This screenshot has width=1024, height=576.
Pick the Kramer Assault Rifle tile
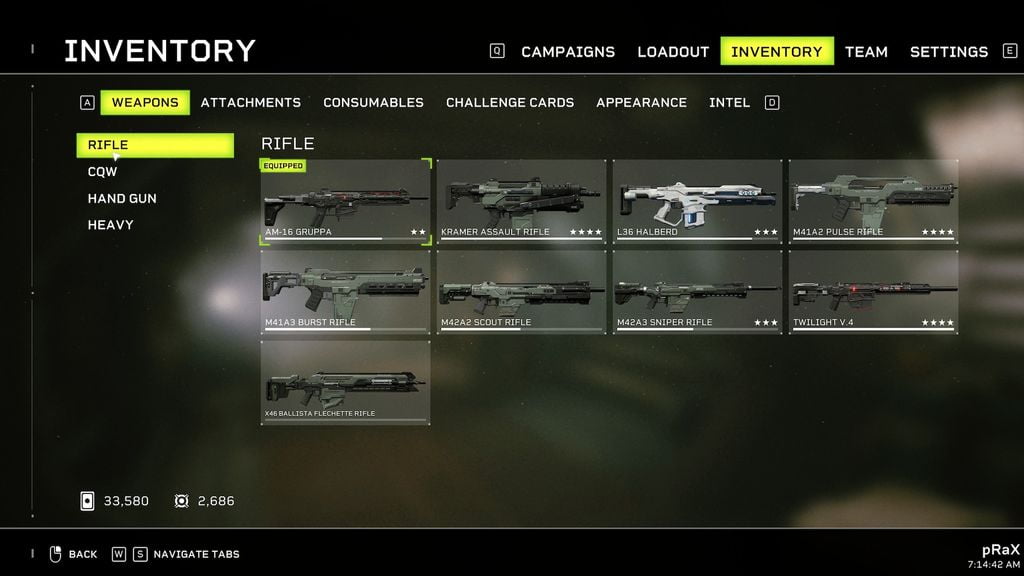point(521,202)
